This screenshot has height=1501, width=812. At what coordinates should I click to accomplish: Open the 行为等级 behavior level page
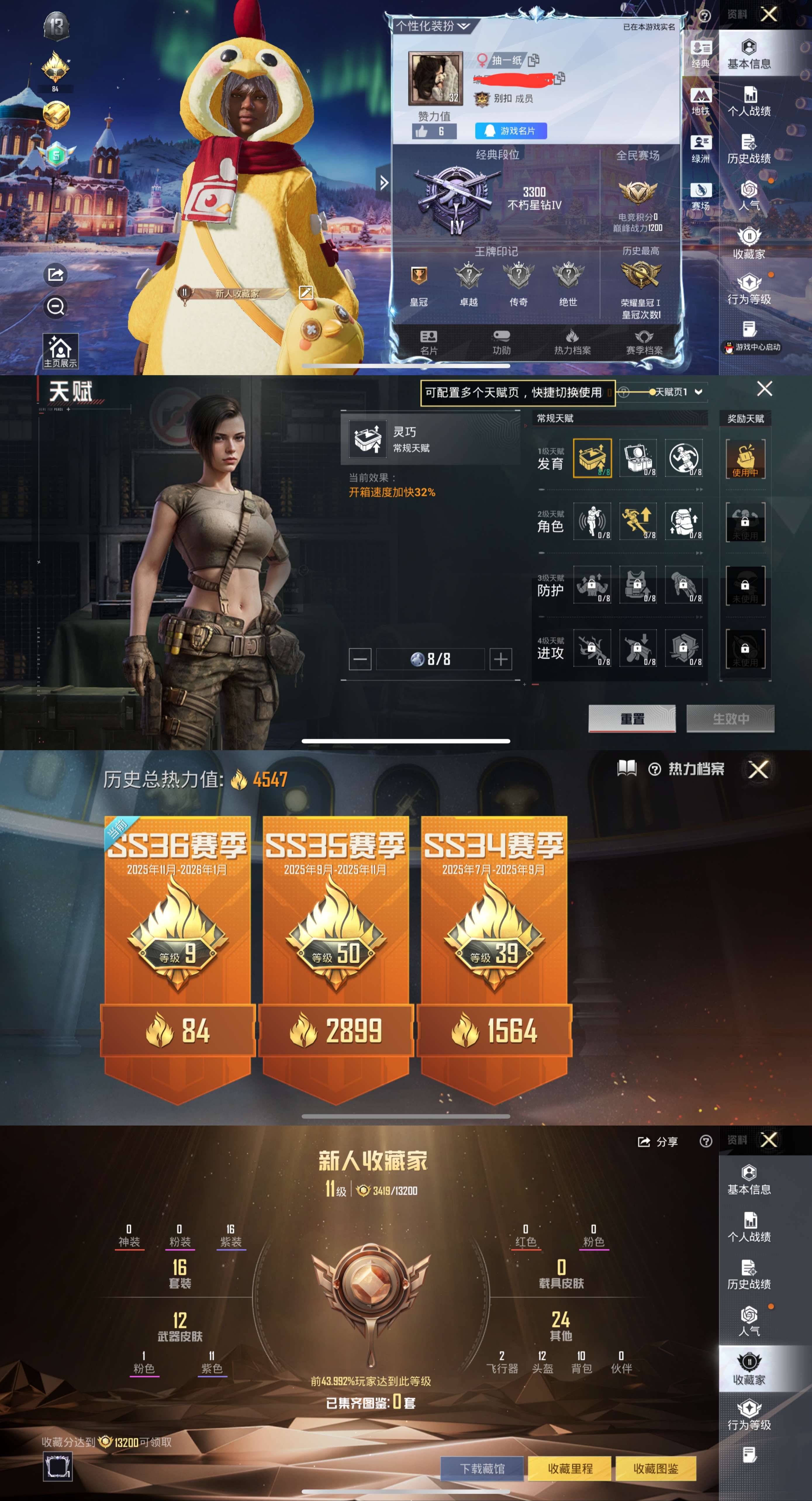750,289
